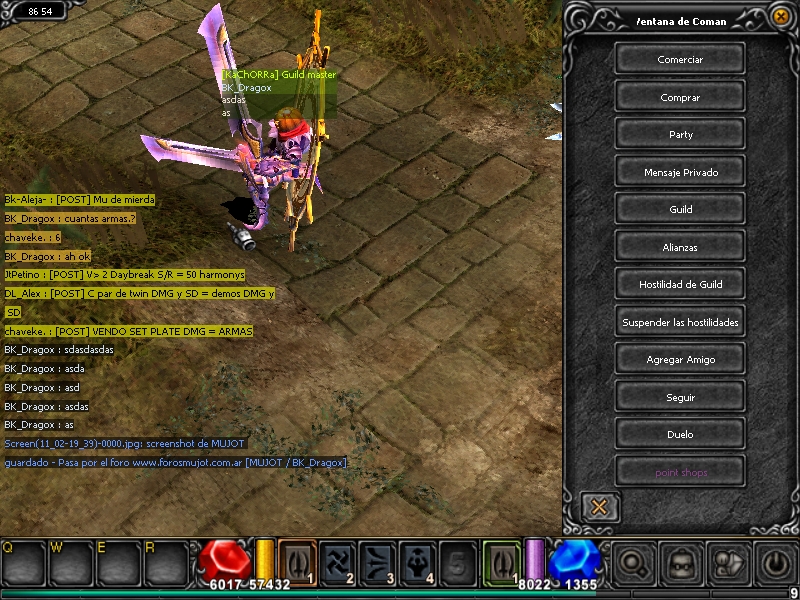Select Suspender las hostilidades
This screenshot has width=800, height=600.
pos(680,322)
